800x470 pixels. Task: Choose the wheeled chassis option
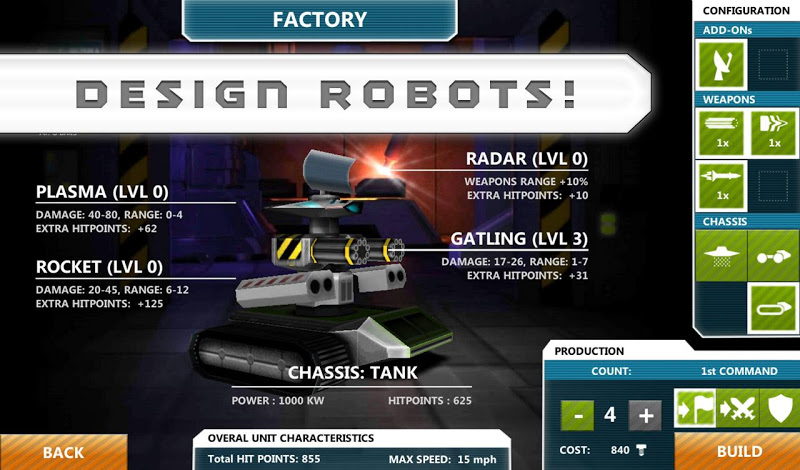click(x=771, y=254)
